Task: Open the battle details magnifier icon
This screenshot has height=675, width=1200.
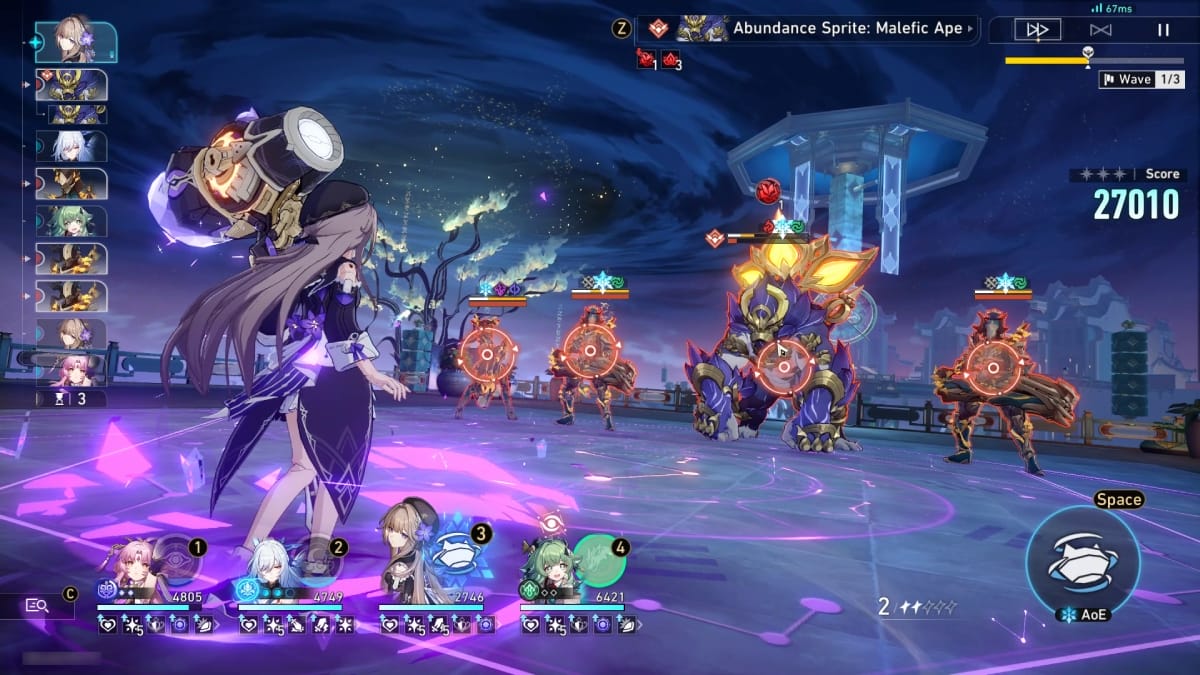Action: click(38, 605)
